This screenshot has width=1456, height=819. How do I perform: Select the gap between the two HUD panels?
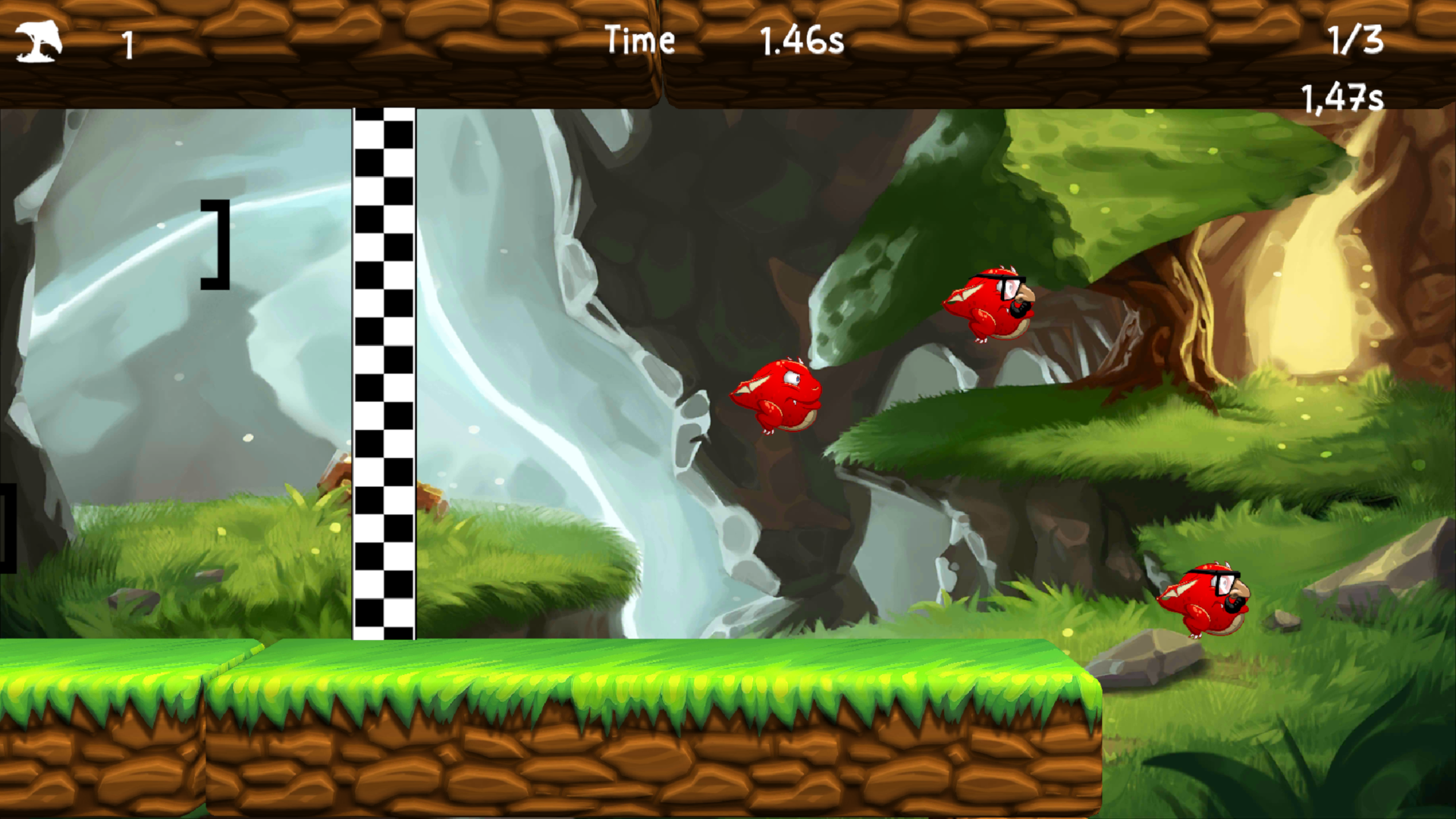click(657, 53)
